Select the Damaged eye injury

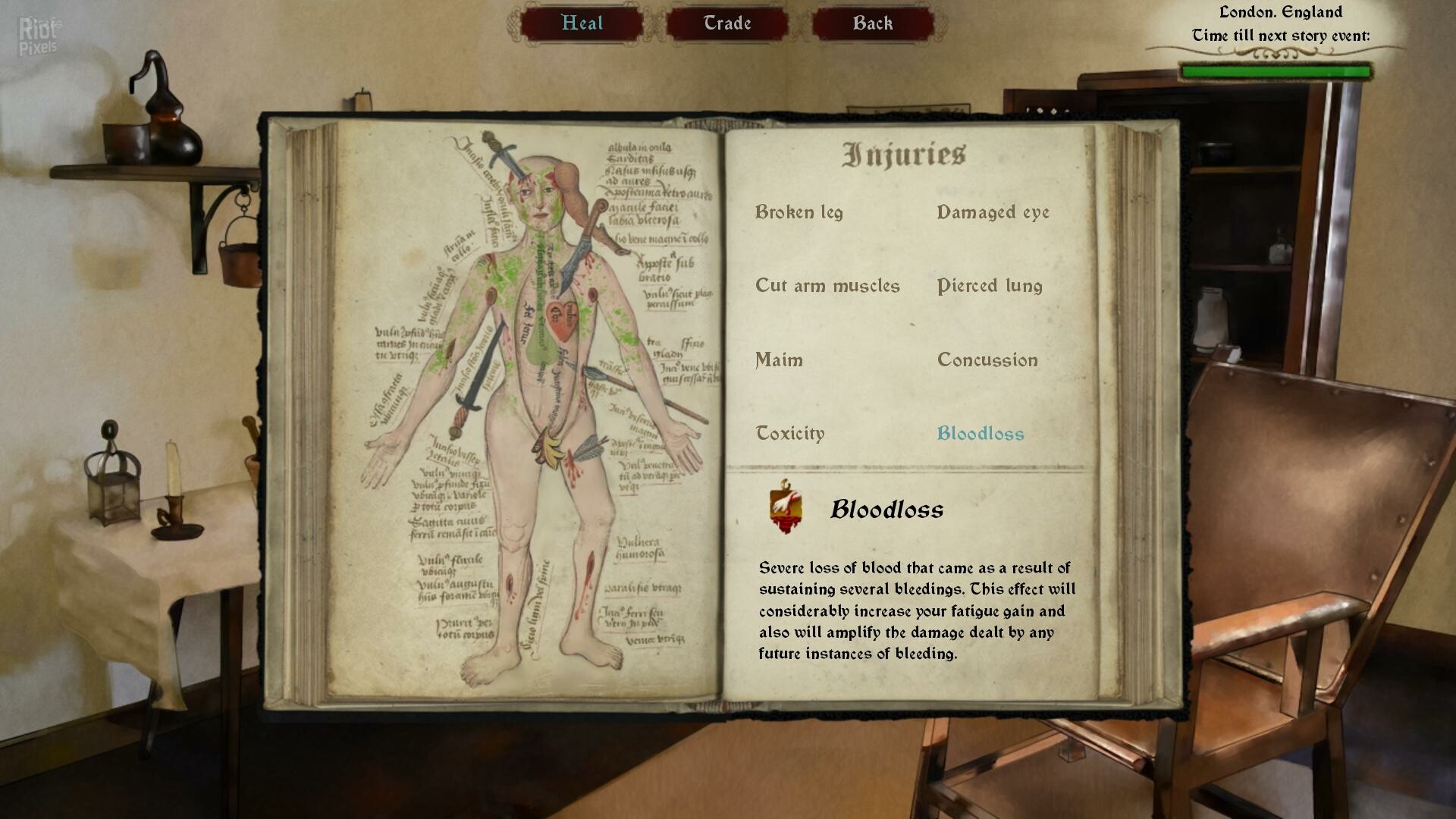coord(993,212)
